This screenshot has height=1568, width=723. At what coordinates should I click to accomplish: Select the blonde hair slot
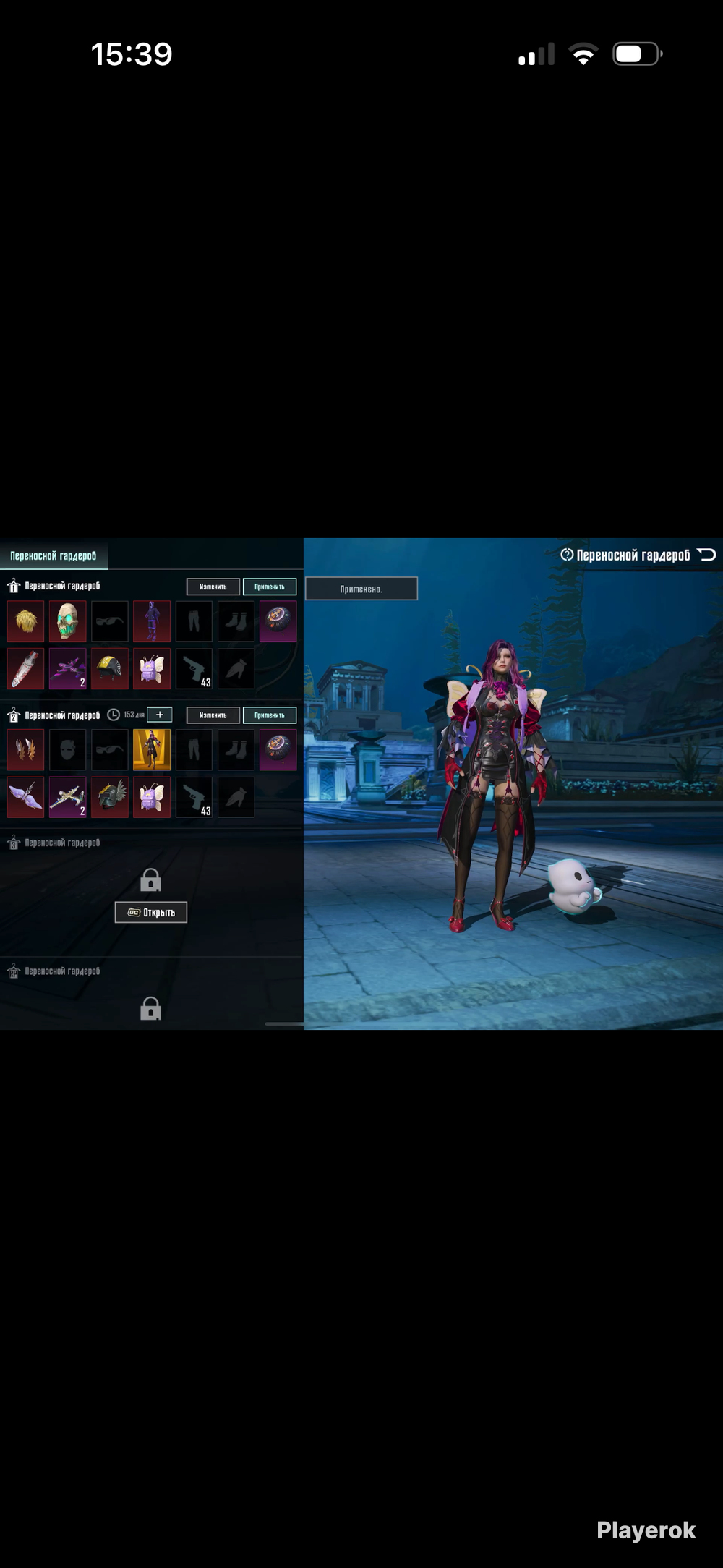click(26, 621)
